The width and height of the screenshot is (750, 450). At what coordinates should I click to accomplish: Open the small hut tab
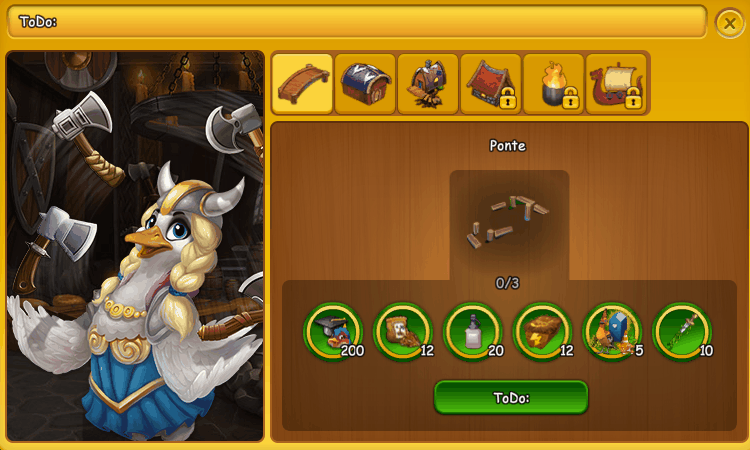(x=428, y=84)
